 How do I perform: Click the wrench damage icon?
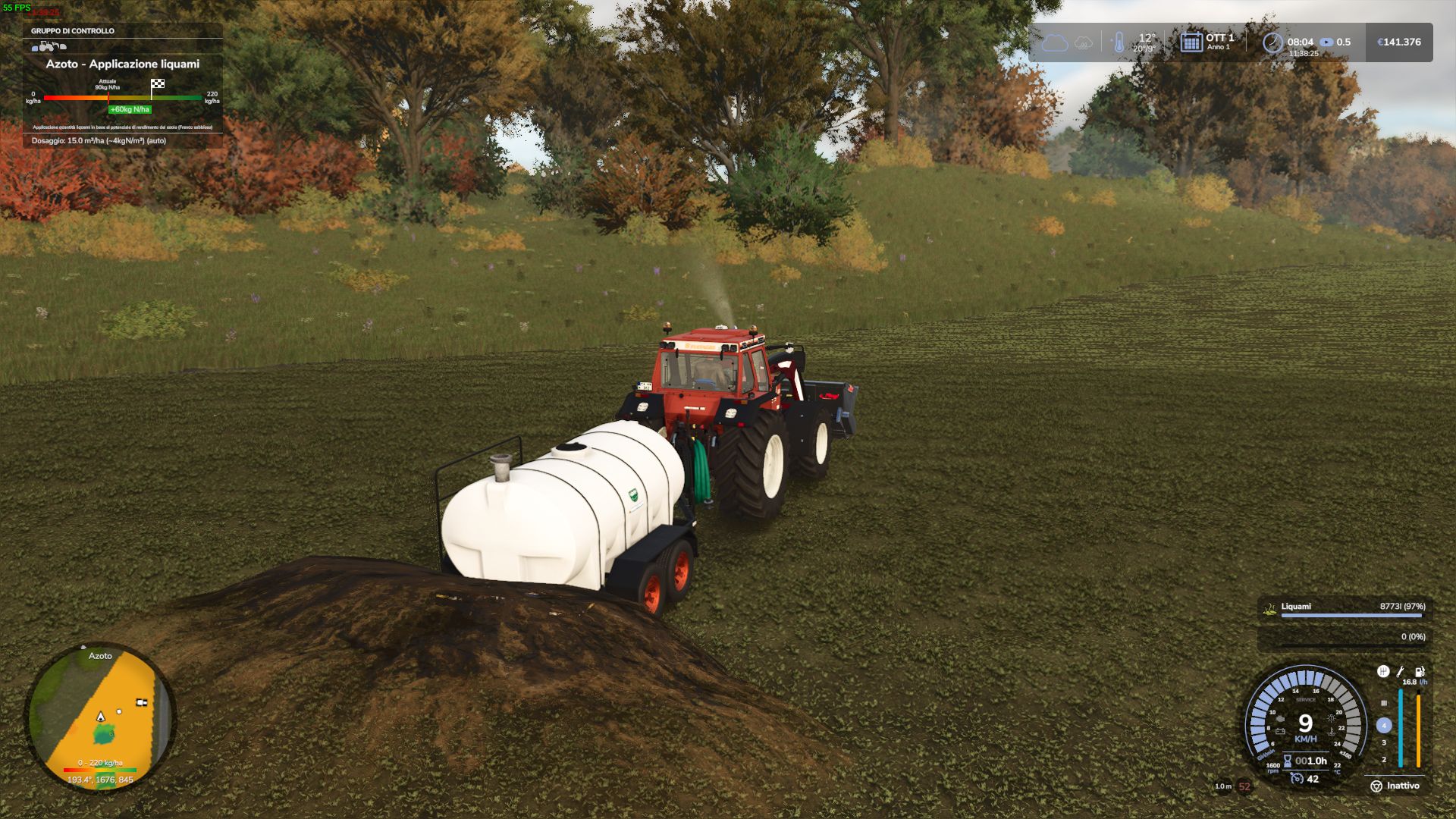(x=1401, y=671)
